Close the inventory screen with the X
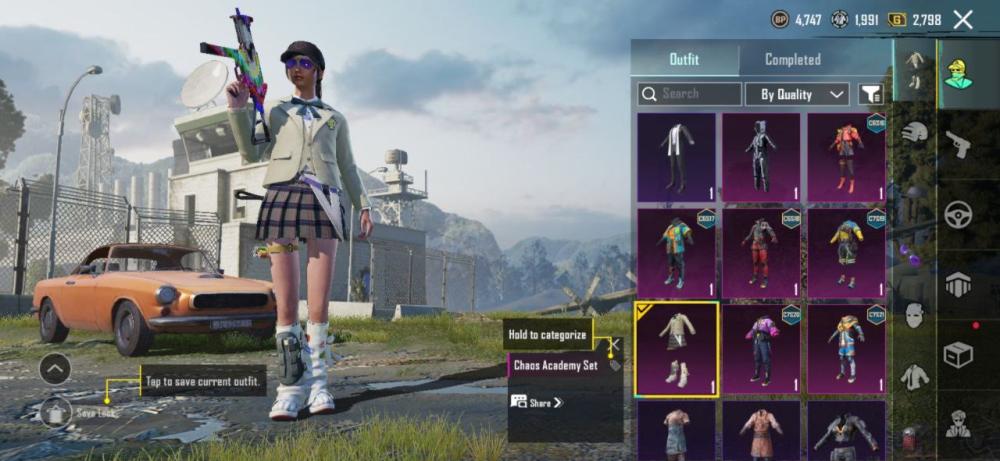Viewport: 1000px width, 461px height. coord(963,19)
